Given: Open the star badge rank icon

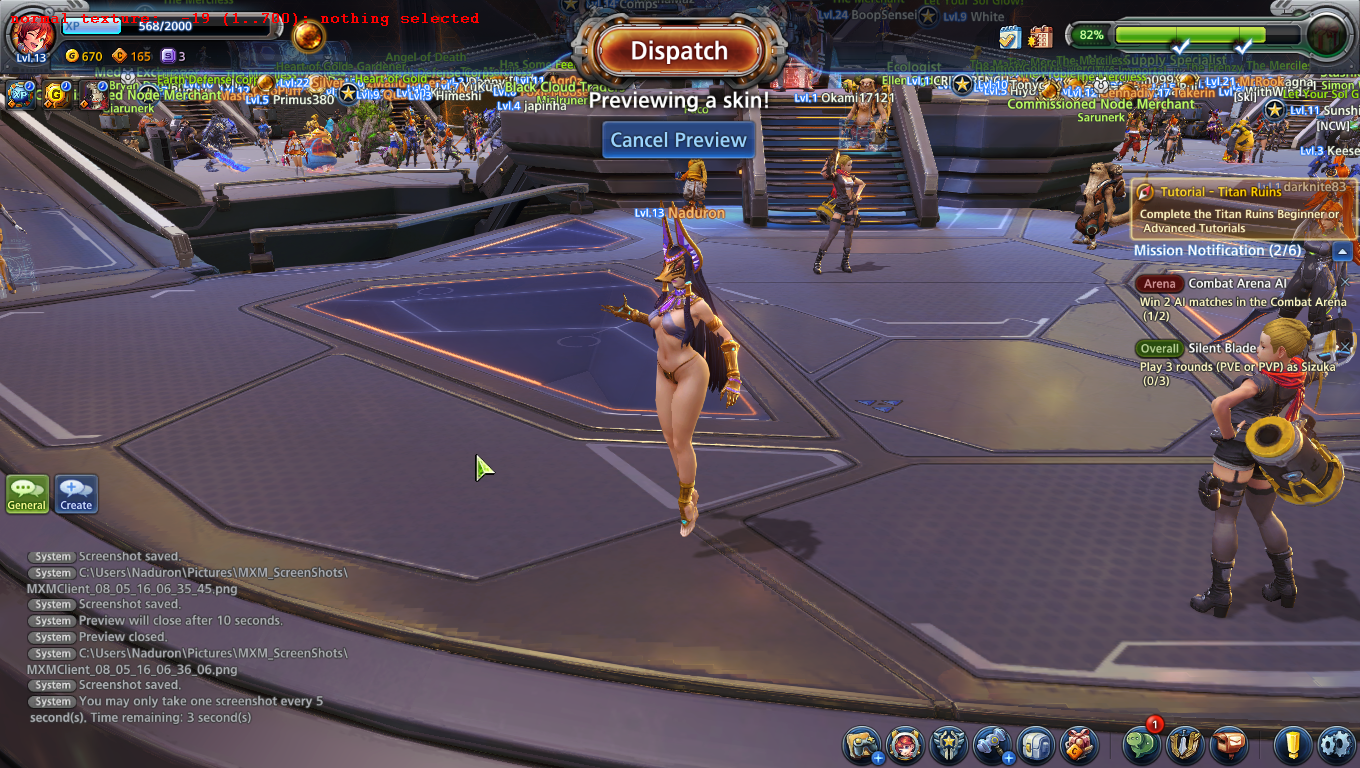Looking at the screenshot, I should coord(948,745).
